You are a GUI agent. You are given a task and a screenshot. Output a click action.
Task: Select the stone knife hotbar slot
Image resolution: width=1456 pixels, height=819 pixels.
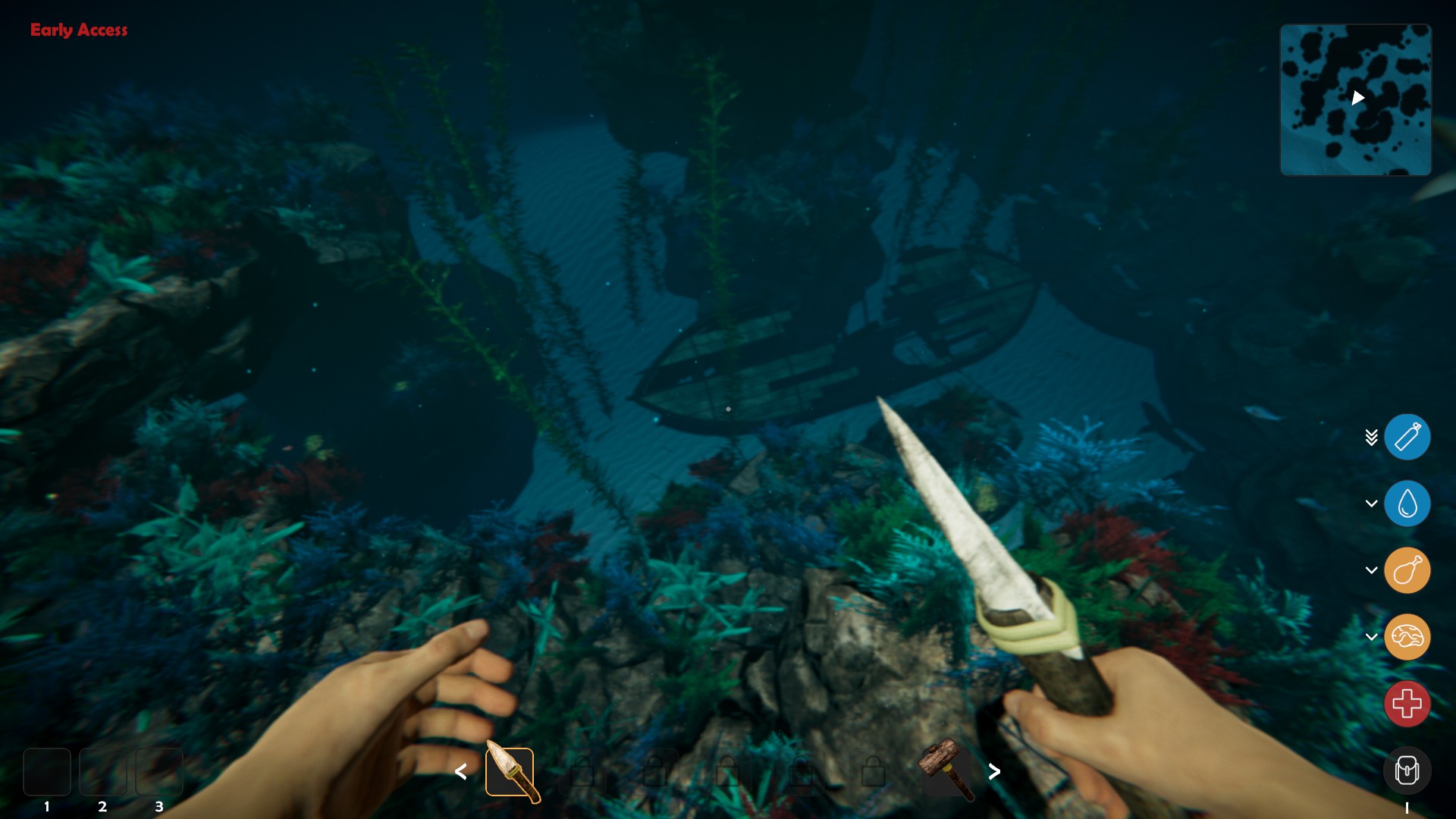click(x=510, y=772)
